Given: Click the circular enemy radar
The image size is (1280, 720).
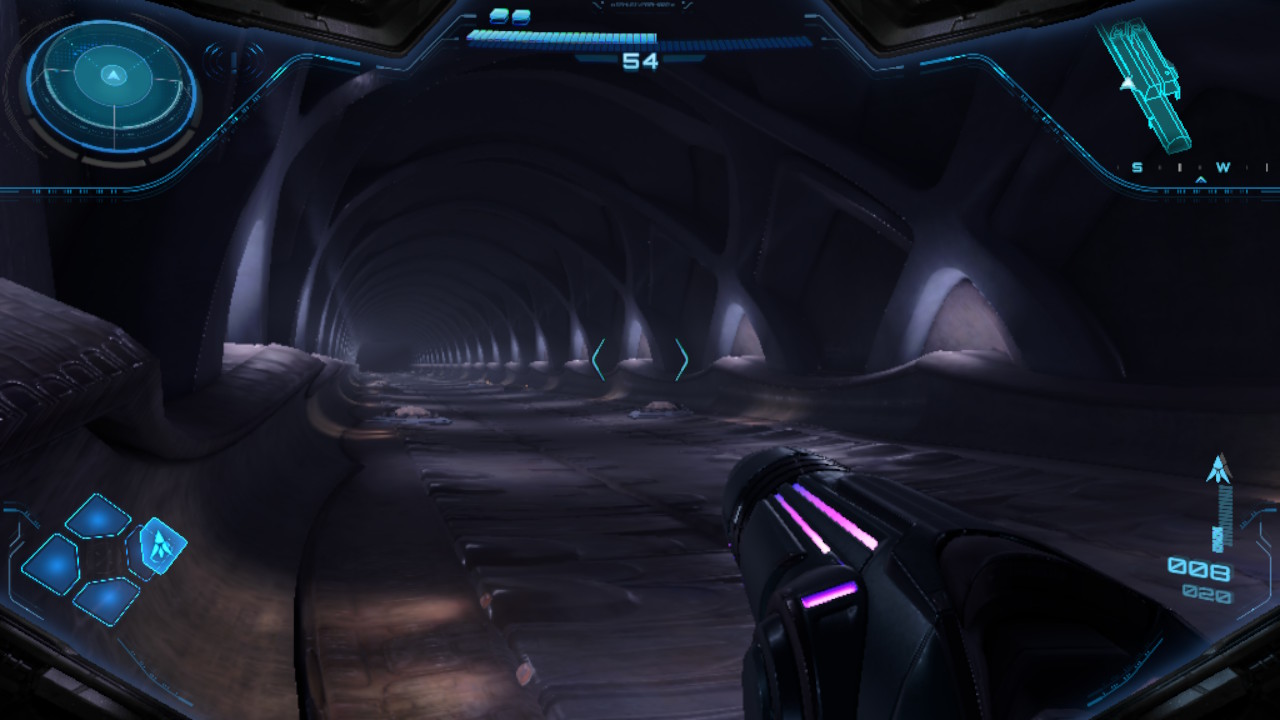Looking at the screenshot, I should click(x=112, y=86).
